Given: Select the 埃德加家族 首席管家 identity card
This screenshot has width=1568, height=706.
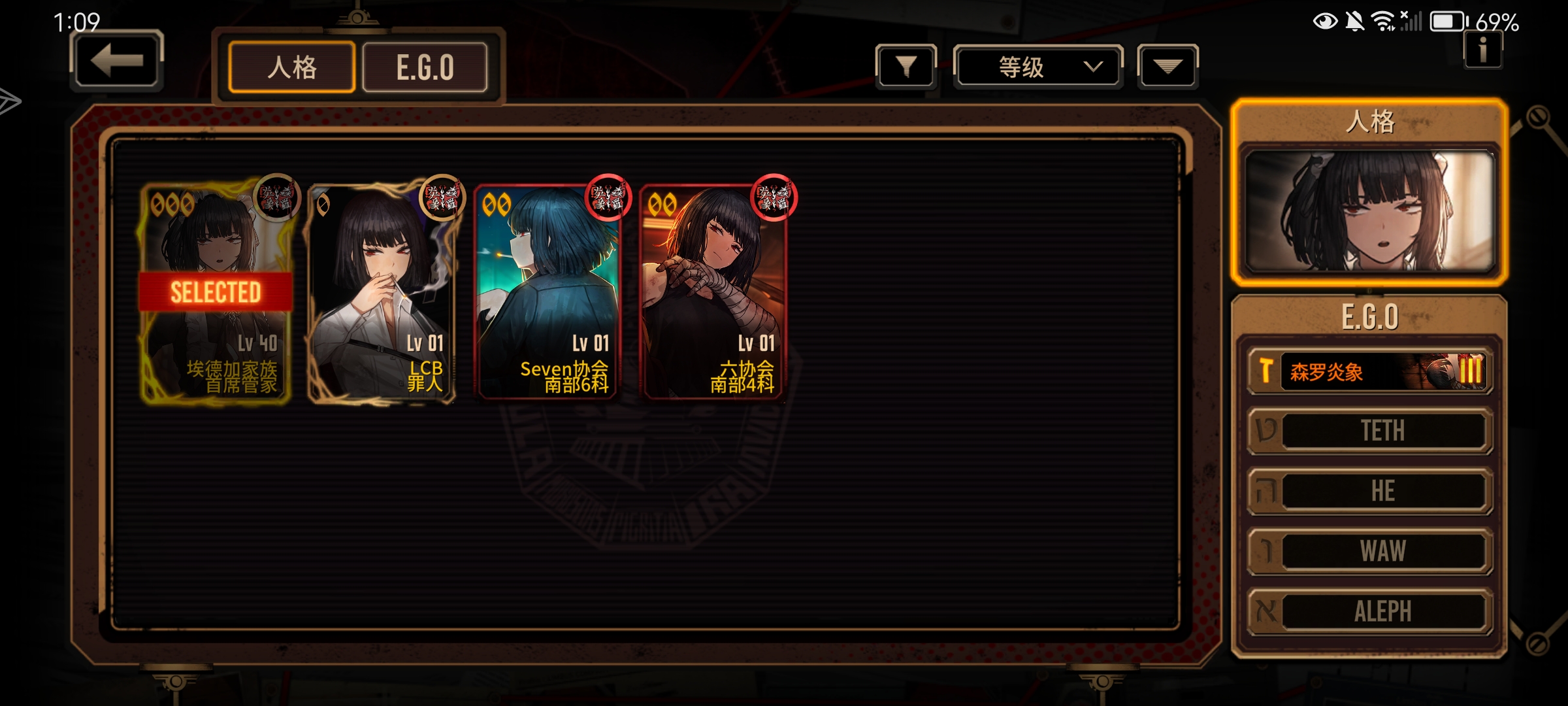Looking at the screenshot, I should click(216, 292).
